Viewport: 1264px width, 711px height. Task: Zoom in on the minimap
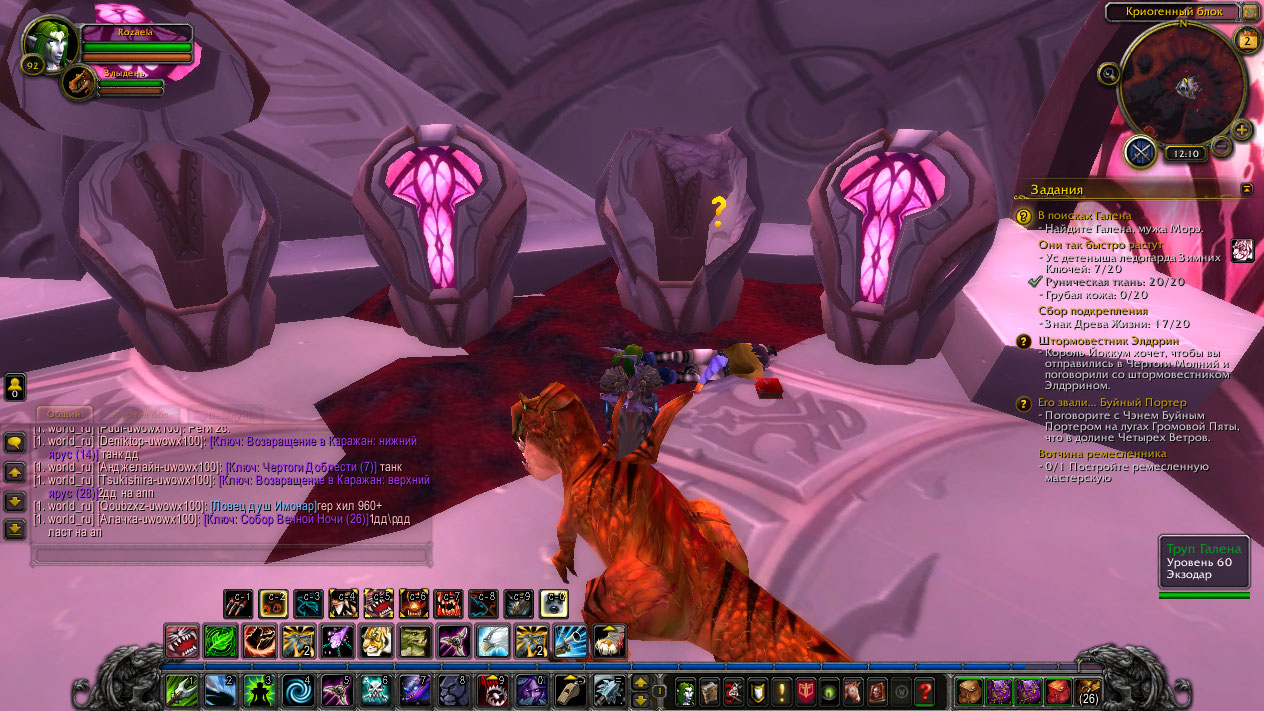tap(1242, 130)
